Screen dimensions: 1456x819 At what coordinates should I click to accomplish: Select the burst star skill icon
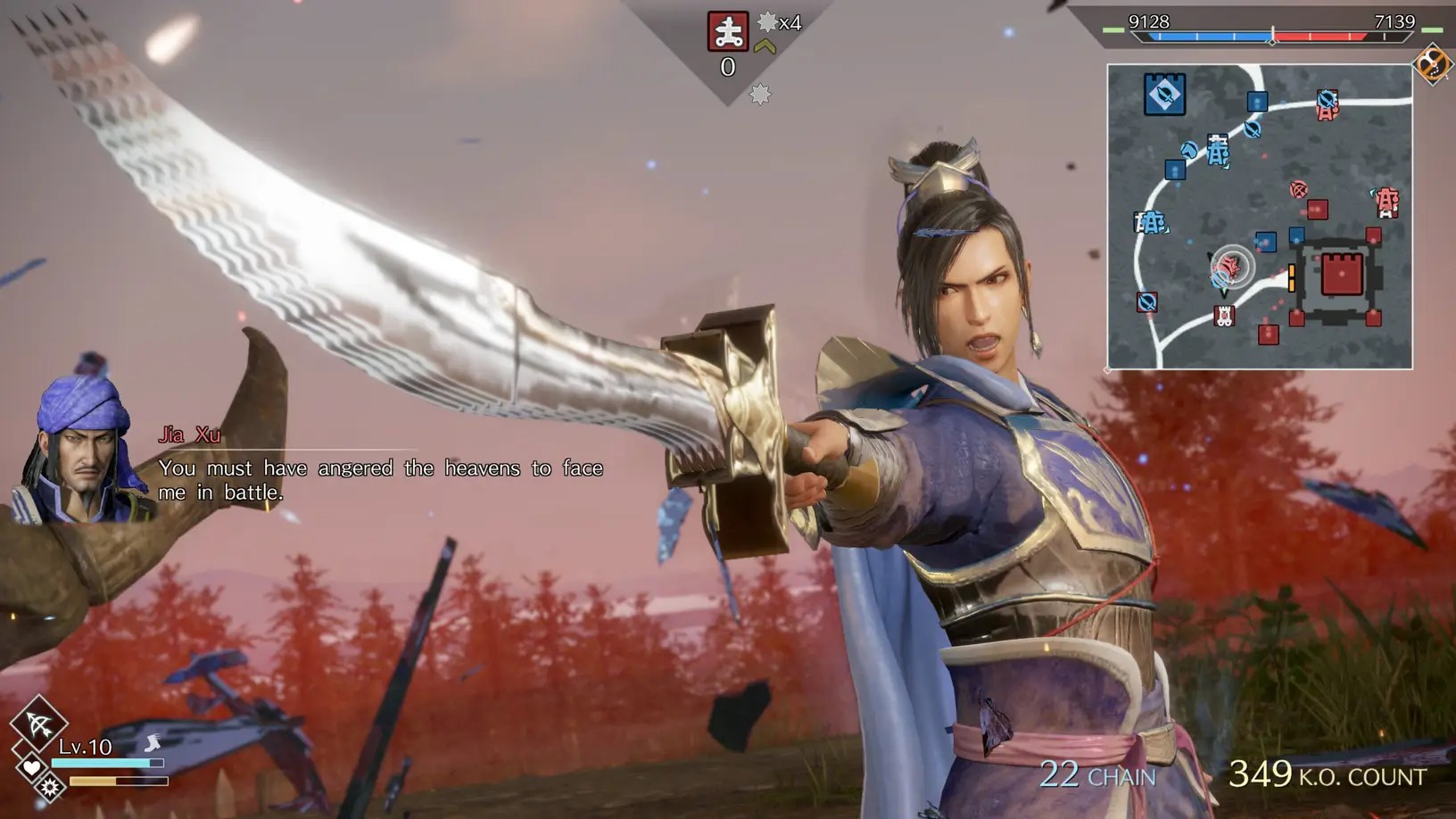pyautogui.click(x=49, y=789)
